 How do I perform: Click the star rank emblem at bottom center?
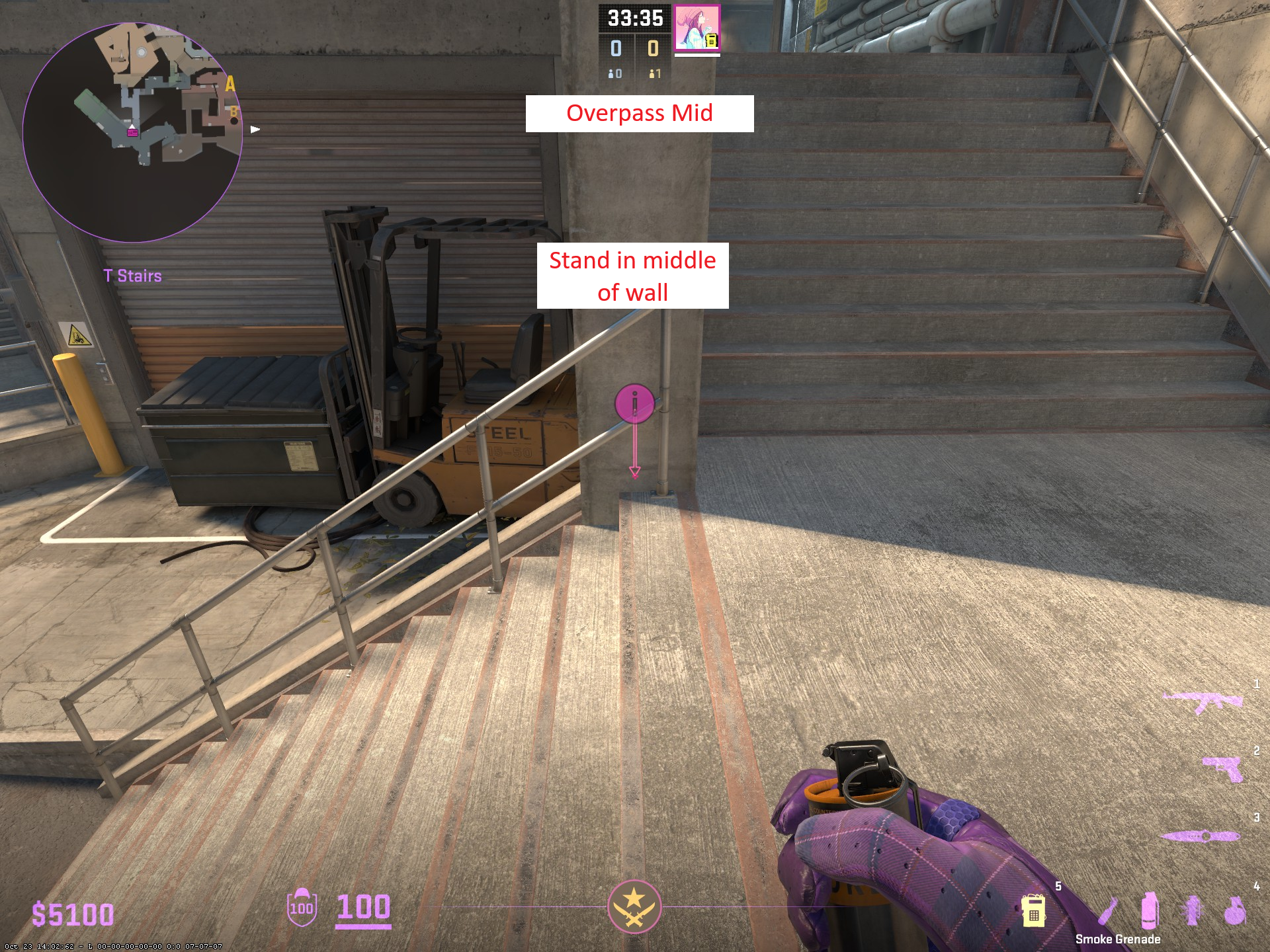(x=634, y=906)
